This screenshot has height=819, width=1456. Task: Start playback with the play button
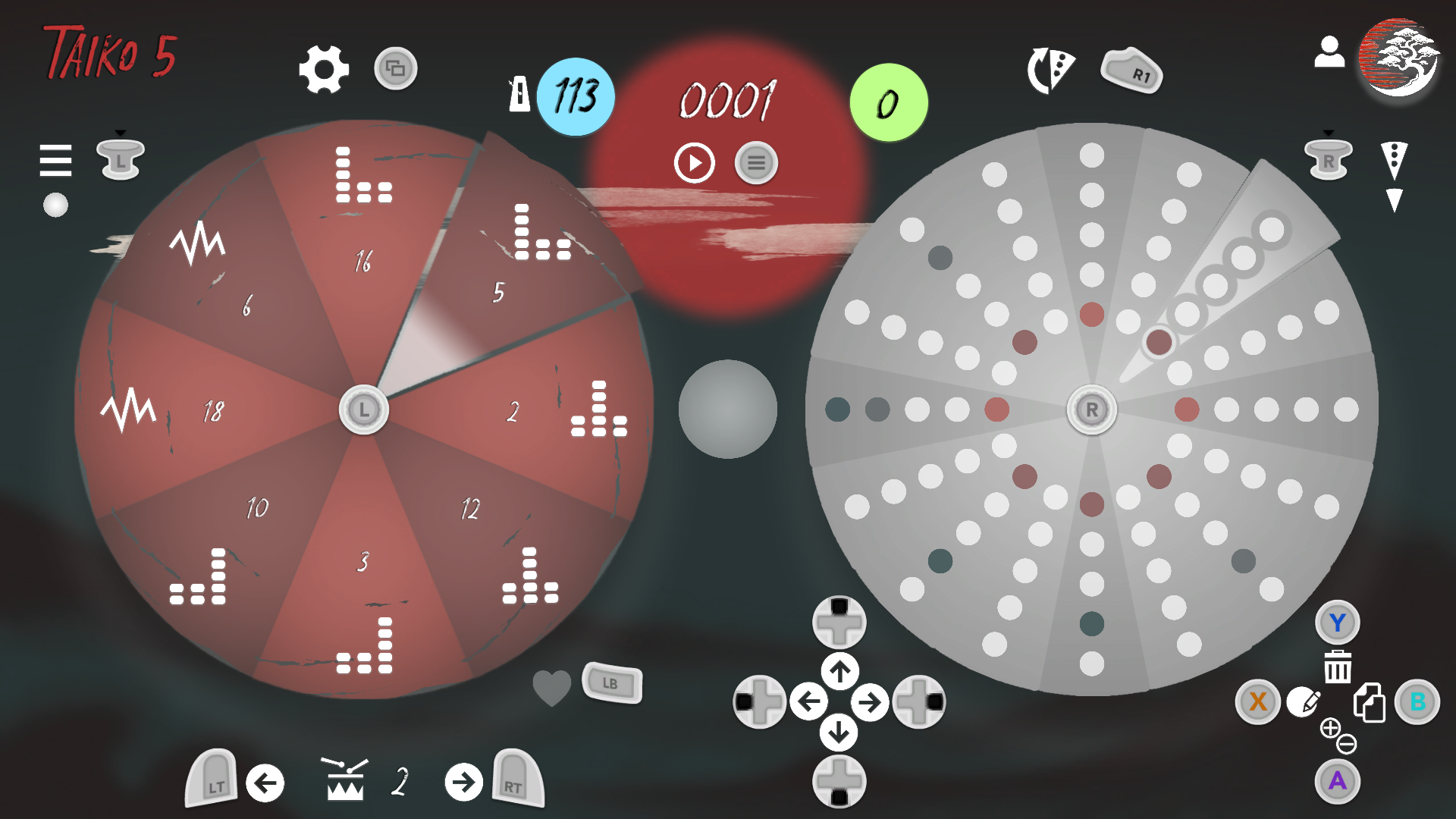coord(694,163)
